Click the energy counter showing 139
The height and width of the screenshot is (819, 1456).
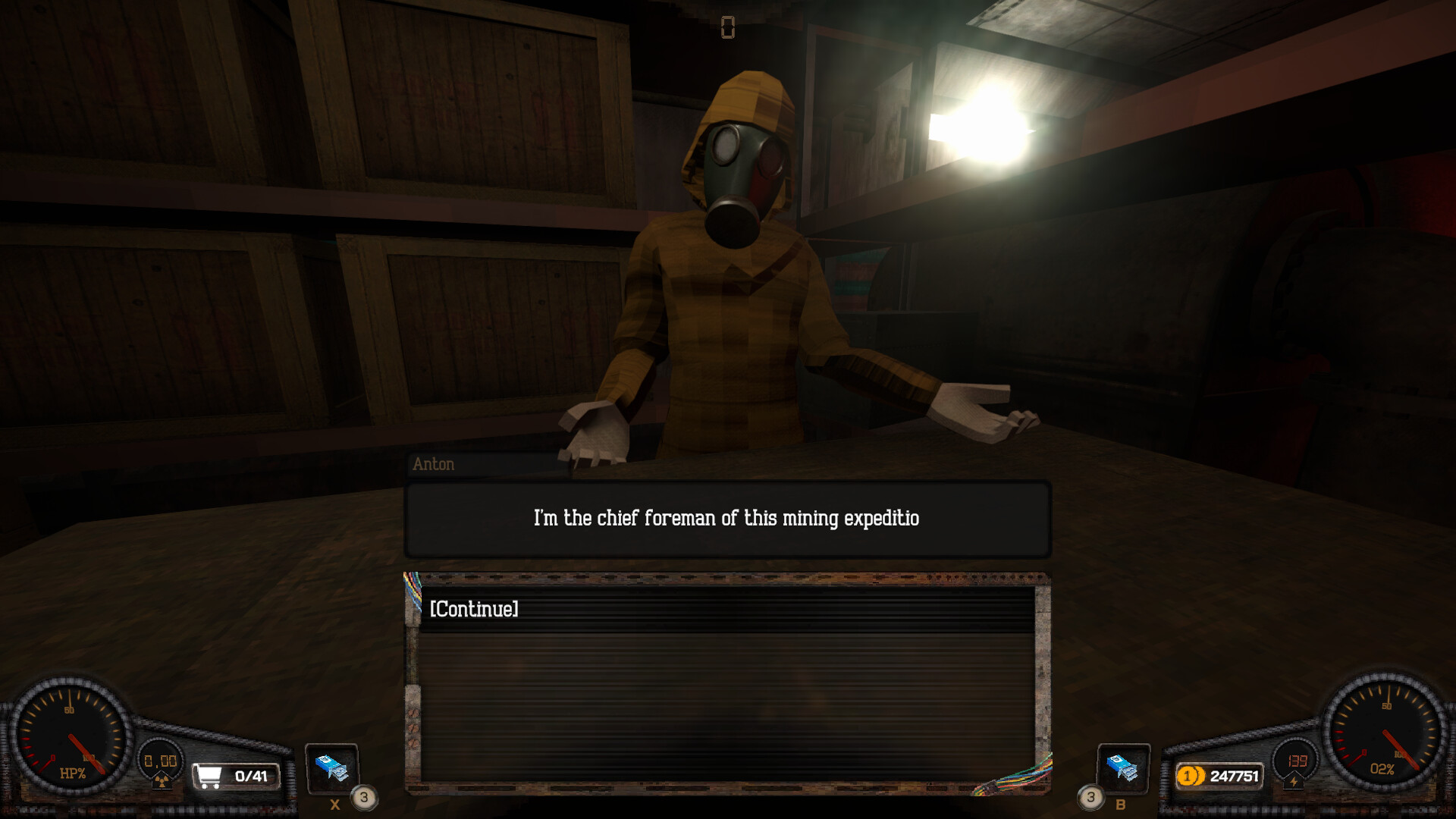click(x=1298, y=761)
